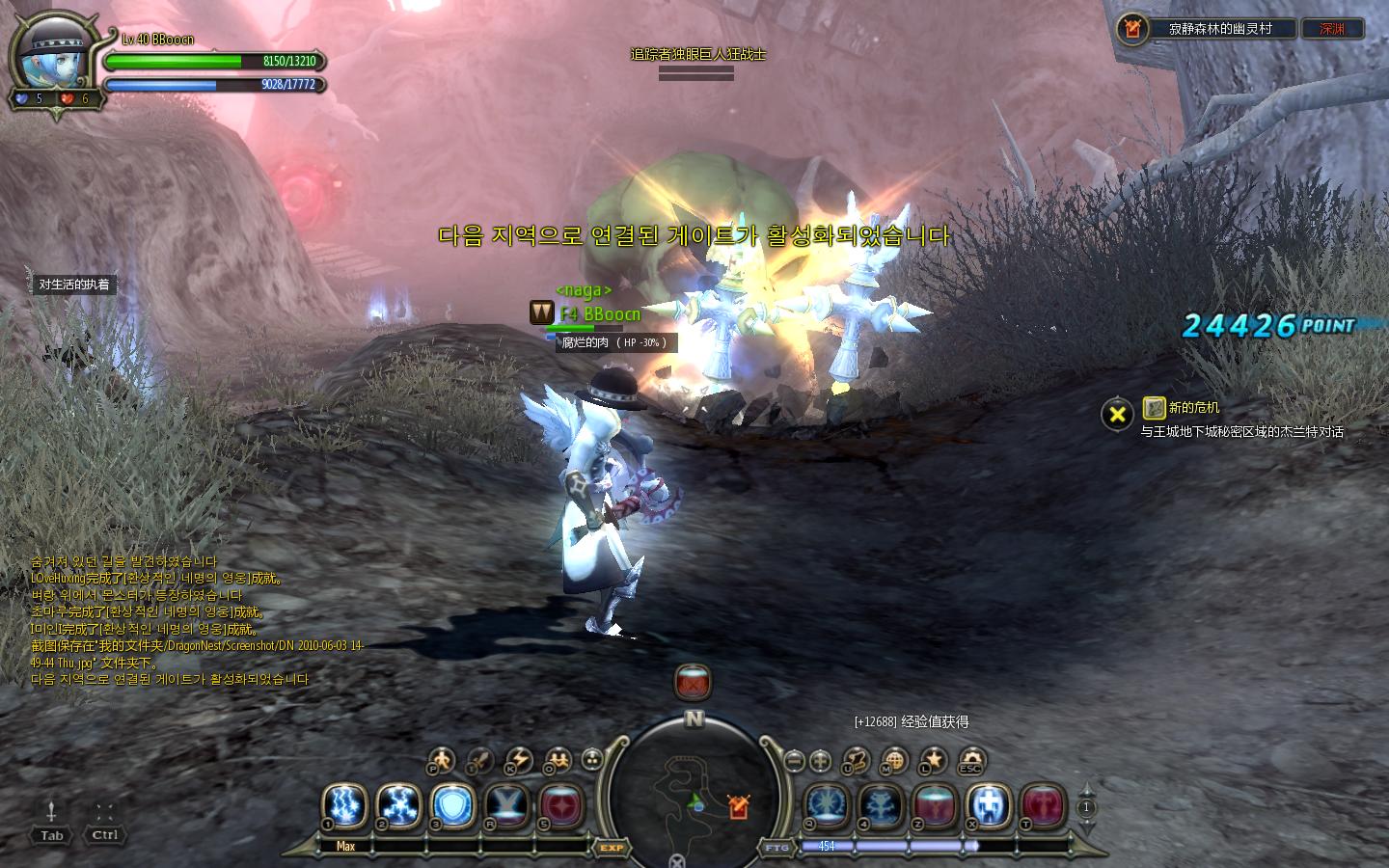Image resolution: width=1389 pixels, height=868 pixels.
Task: Open the quest scroll icon menu
Action: coord(856,761)
